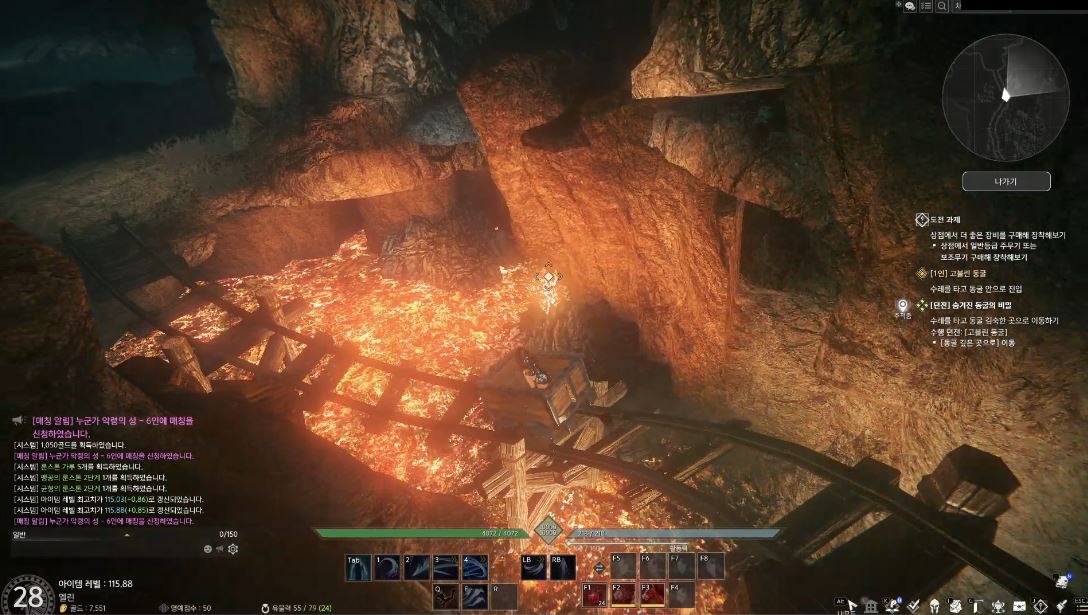The image size is (1088, 615).
Task: Open the helmet equipment menu icon
Action: pyautogui.click(x=935, y=605)
